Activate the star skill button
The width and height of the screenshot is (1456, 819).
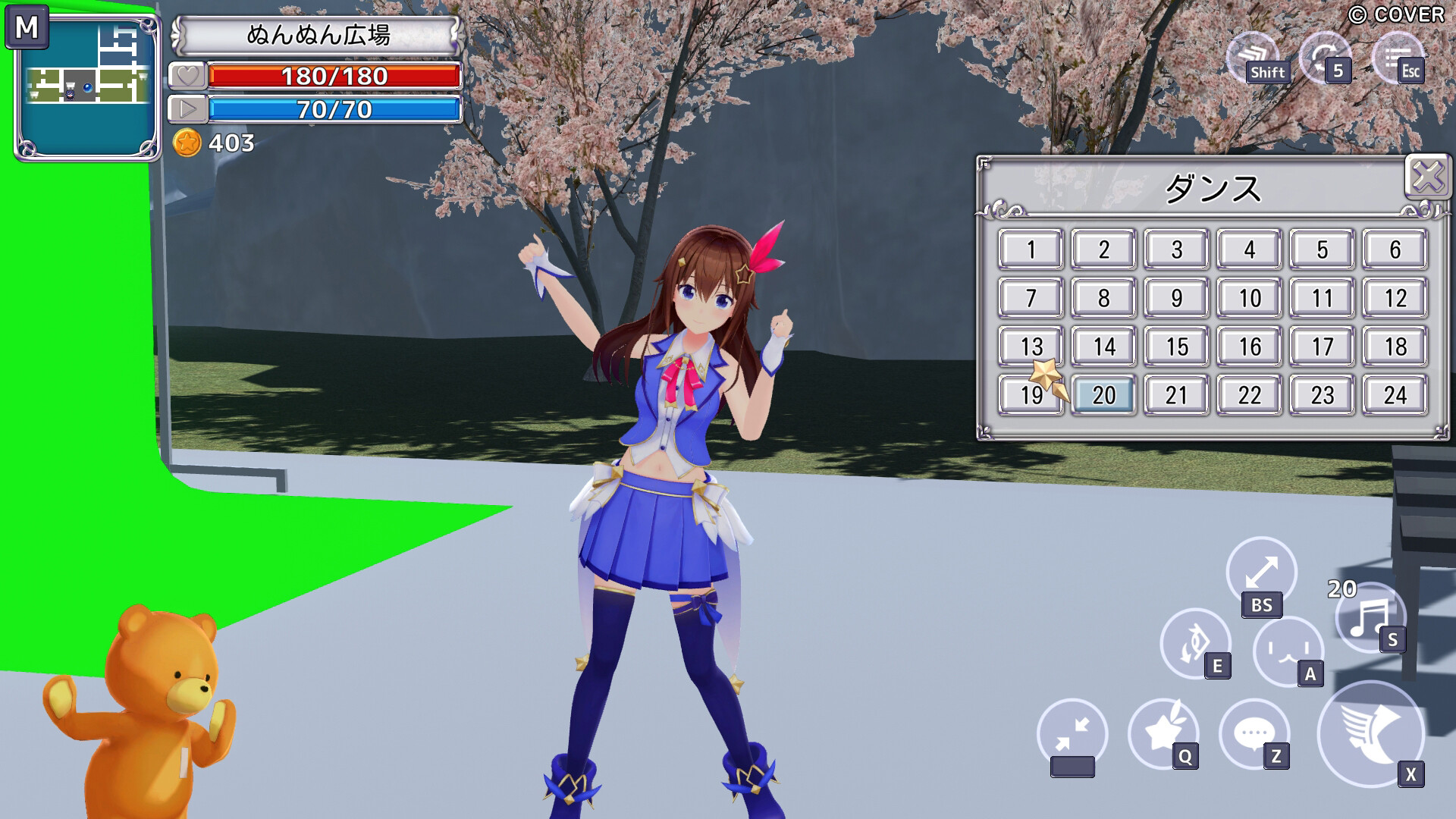1163,733
